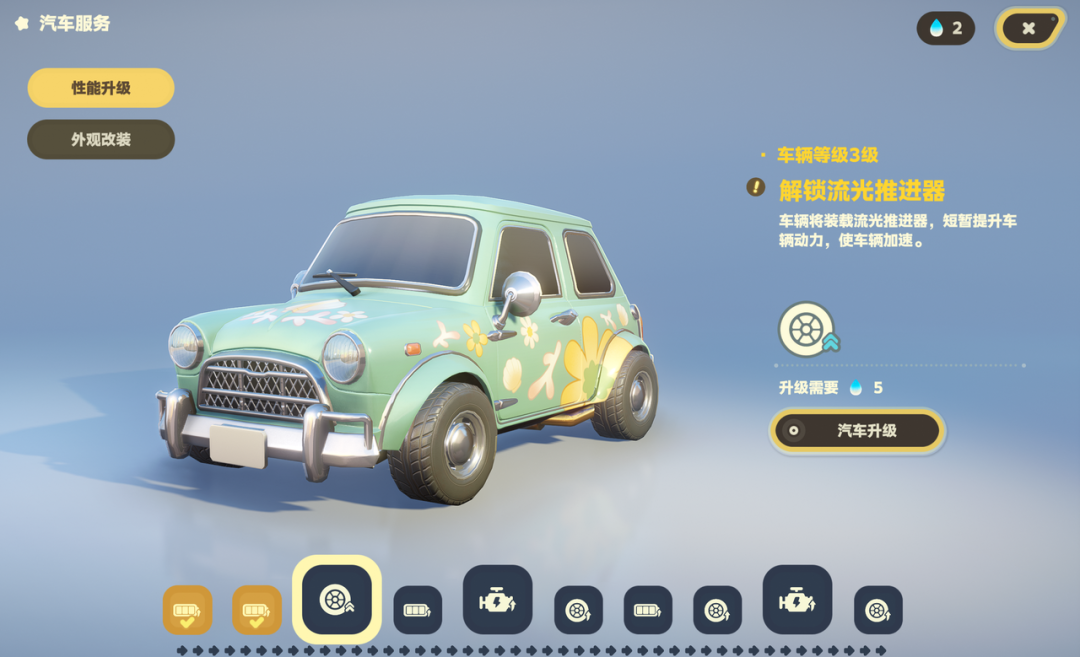Show info via the exclamation mark icon
The width and height of the screenshot is (1080, 657).
[756, 187]
